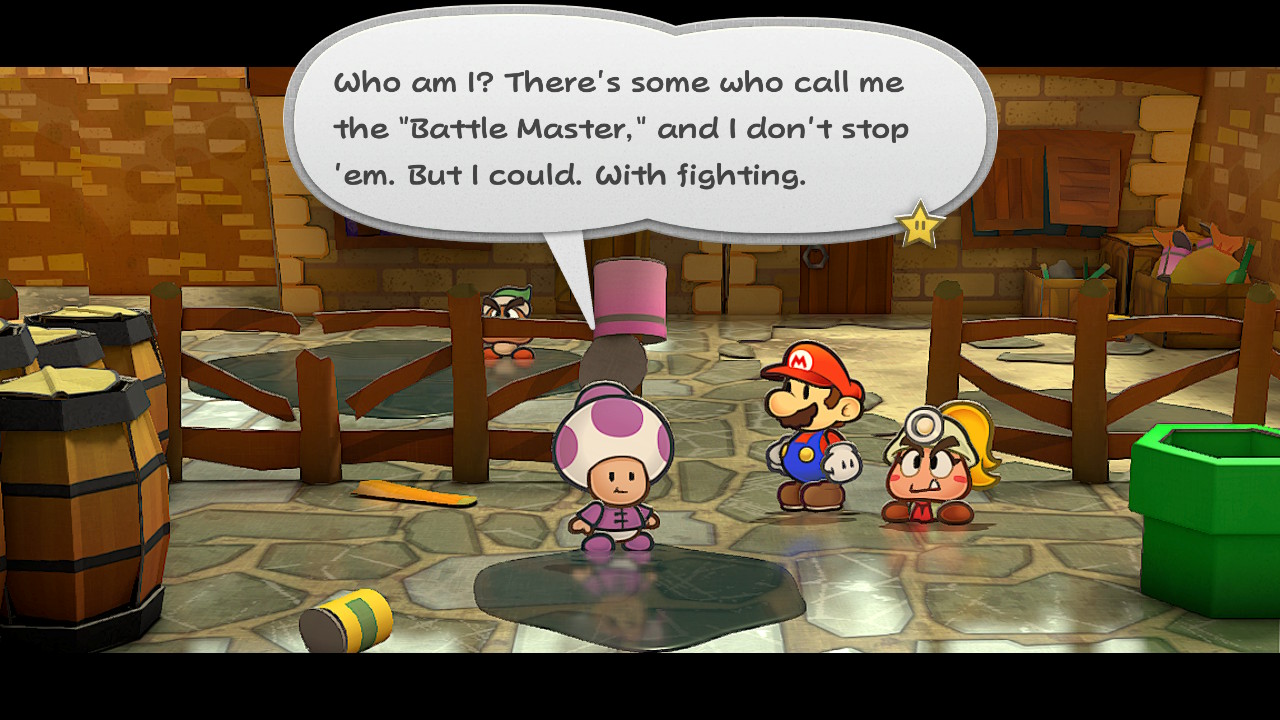Image resolution: width=1280 pixels, height=720 pixels.
Task: Advance dialogue via the star continue icon
Action: [919, 225]
